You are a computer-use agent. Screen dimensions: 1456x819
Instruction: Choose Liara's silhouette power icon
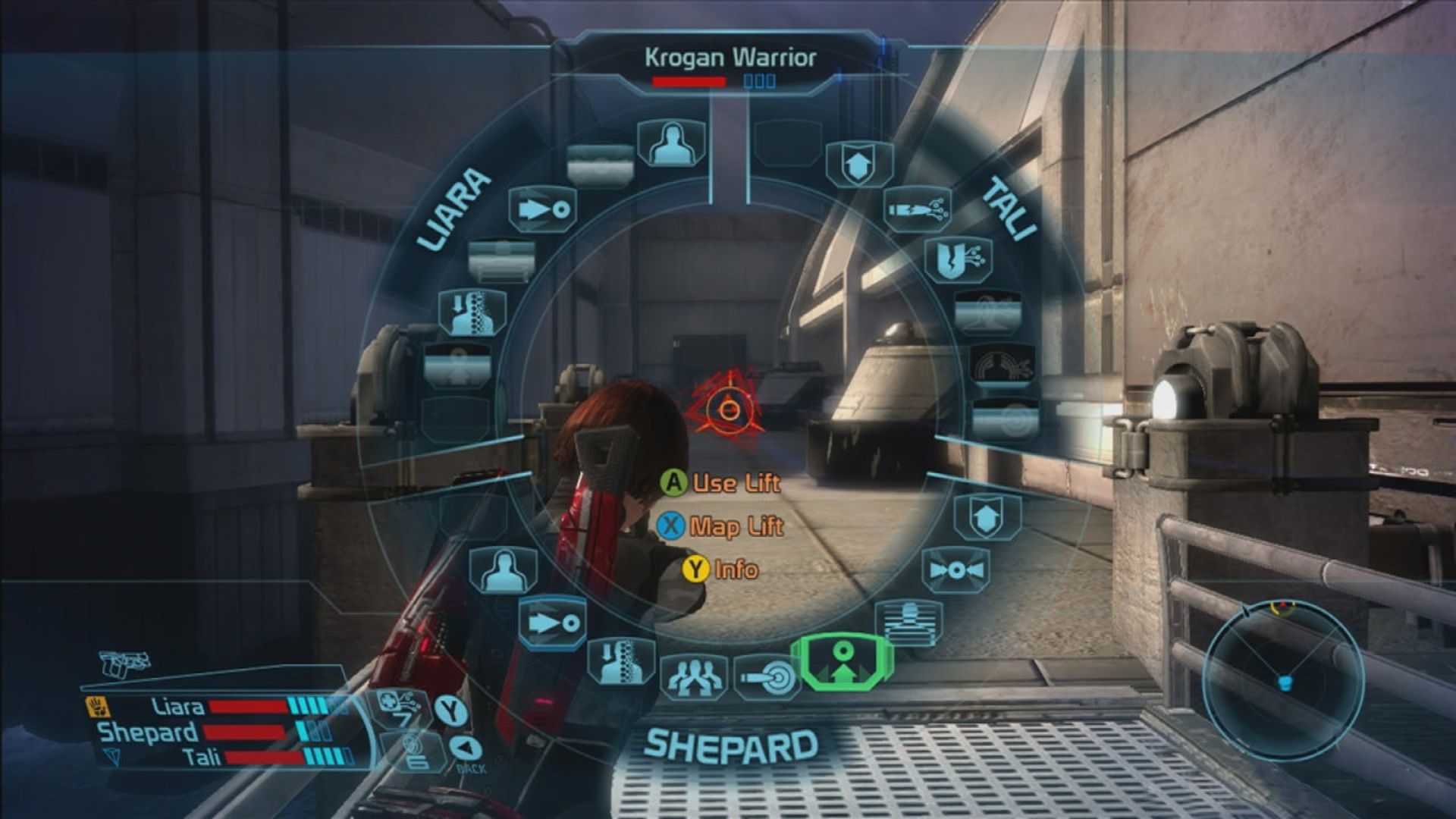671,143
